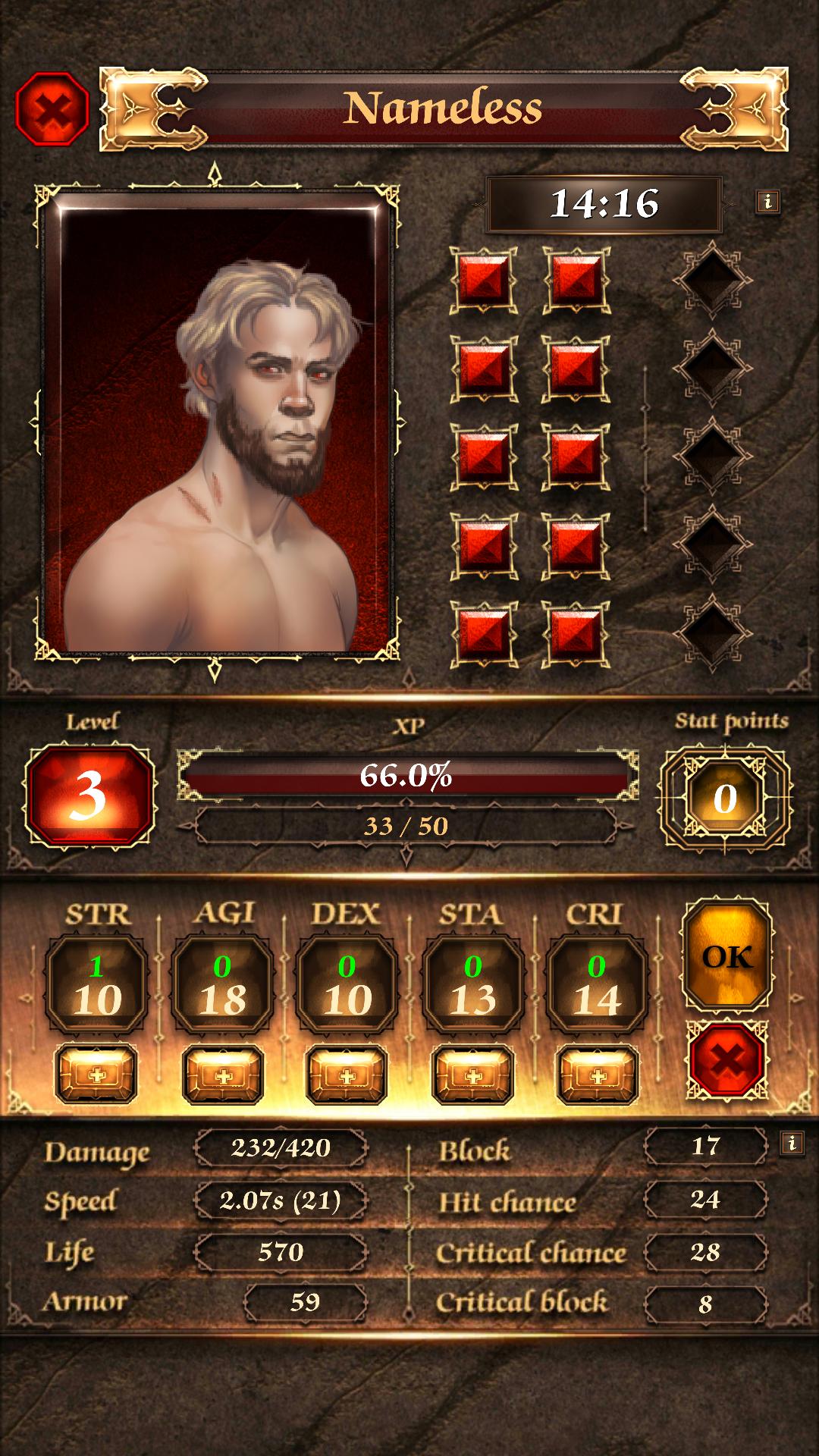Viewport: 819px width, 1456px height.
Task: Increase the CRI stat
Action: (x=598, y=1075)
